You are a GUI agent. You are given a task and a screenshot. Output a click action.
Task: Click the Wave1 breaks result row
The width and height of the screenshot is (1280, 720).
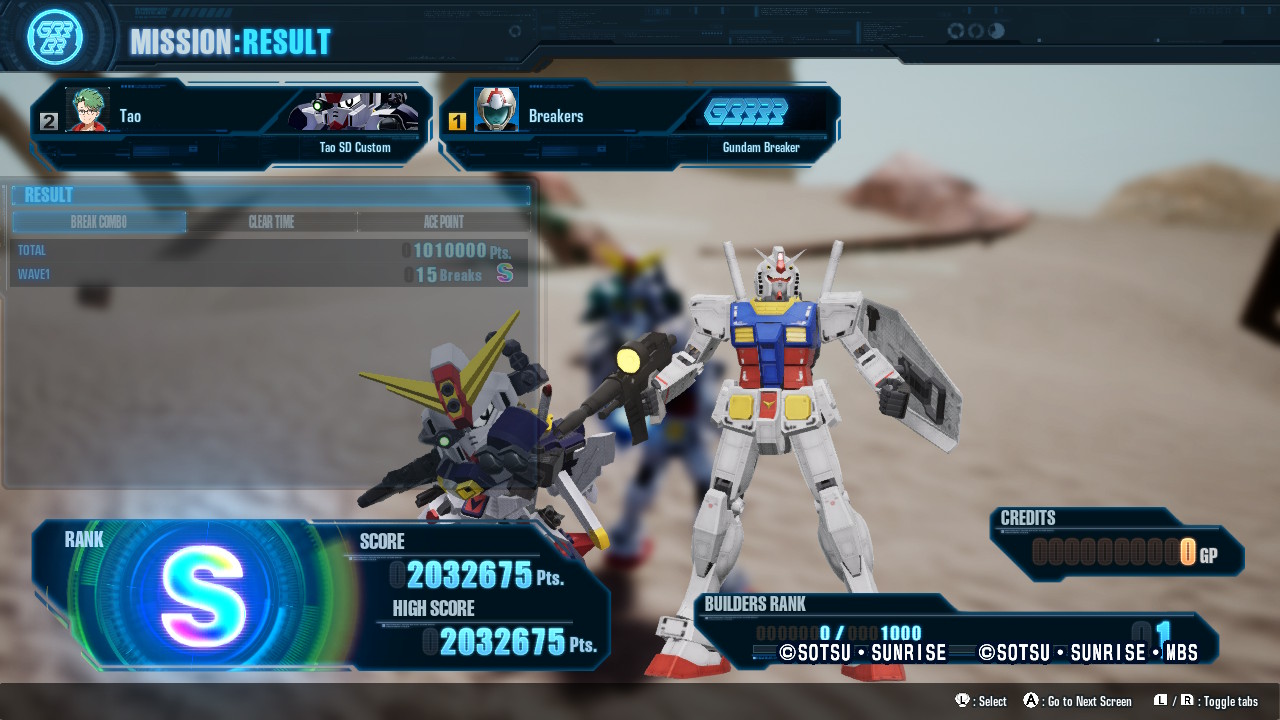pos(270,274)
